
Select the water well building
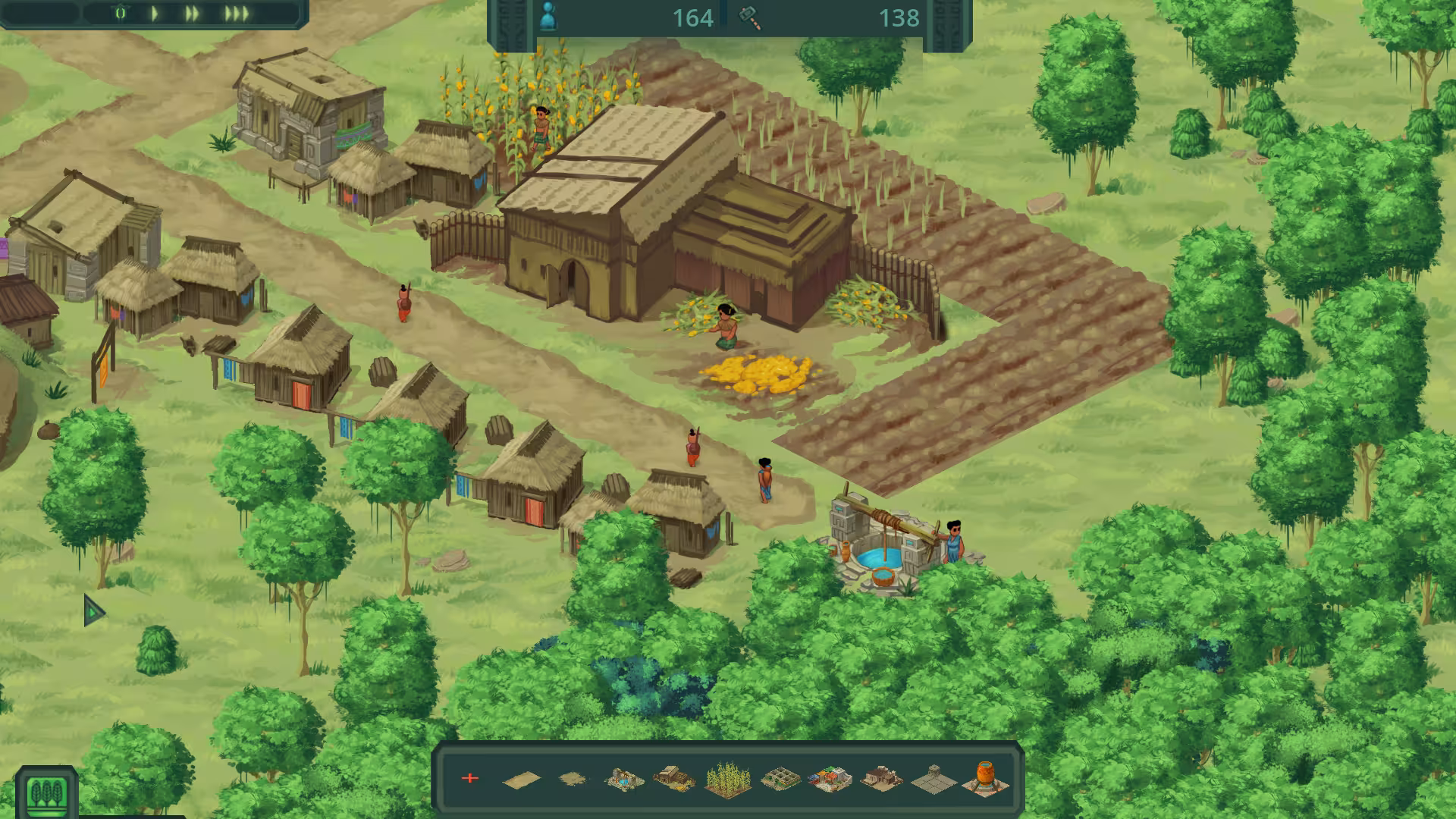(624, 779)
